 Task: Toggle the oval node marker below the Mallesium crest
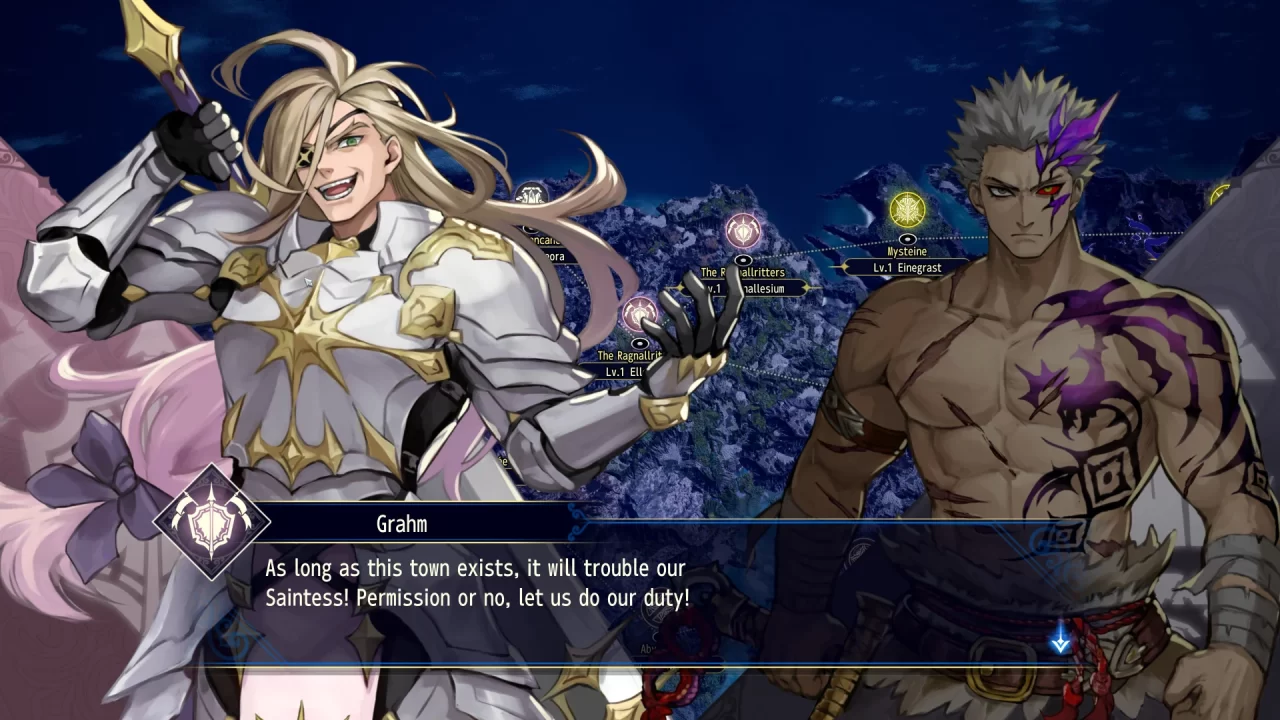(744, 260)
